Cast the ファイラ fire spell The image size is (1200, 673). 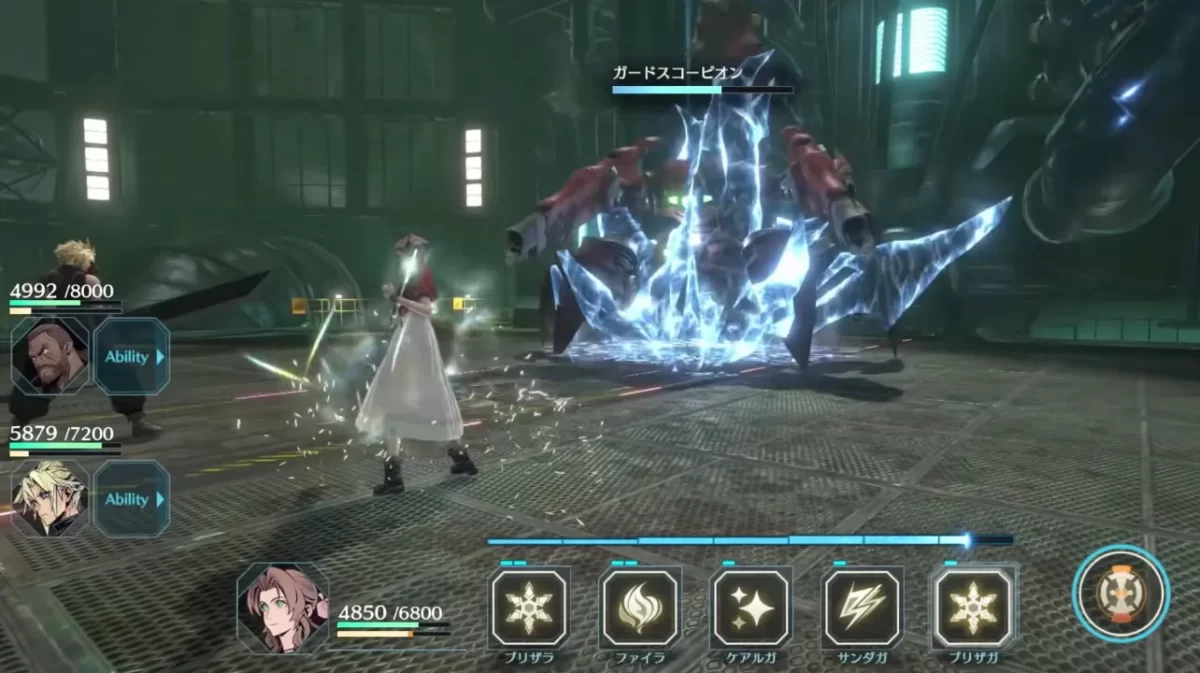(640, 608)
